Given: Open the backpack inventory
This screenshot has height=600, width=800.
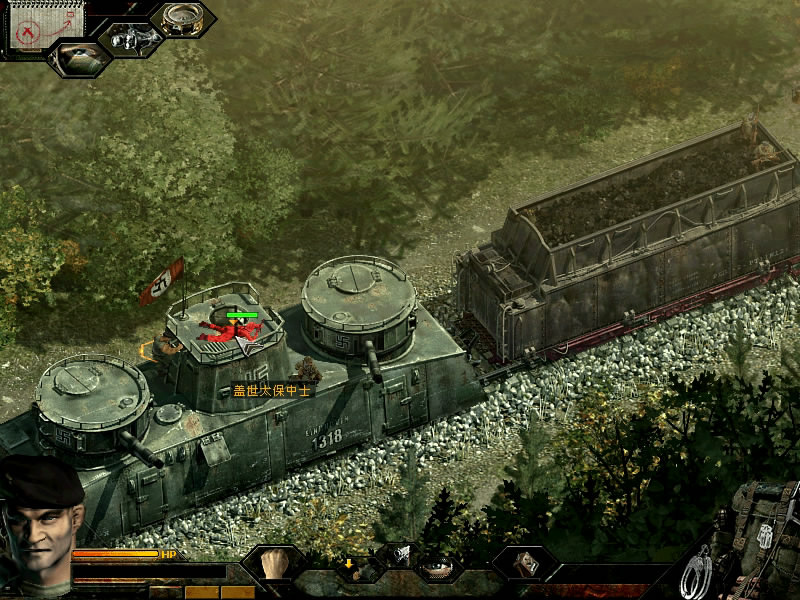Looking at the screenshot, I should click(x=762, y=530).
